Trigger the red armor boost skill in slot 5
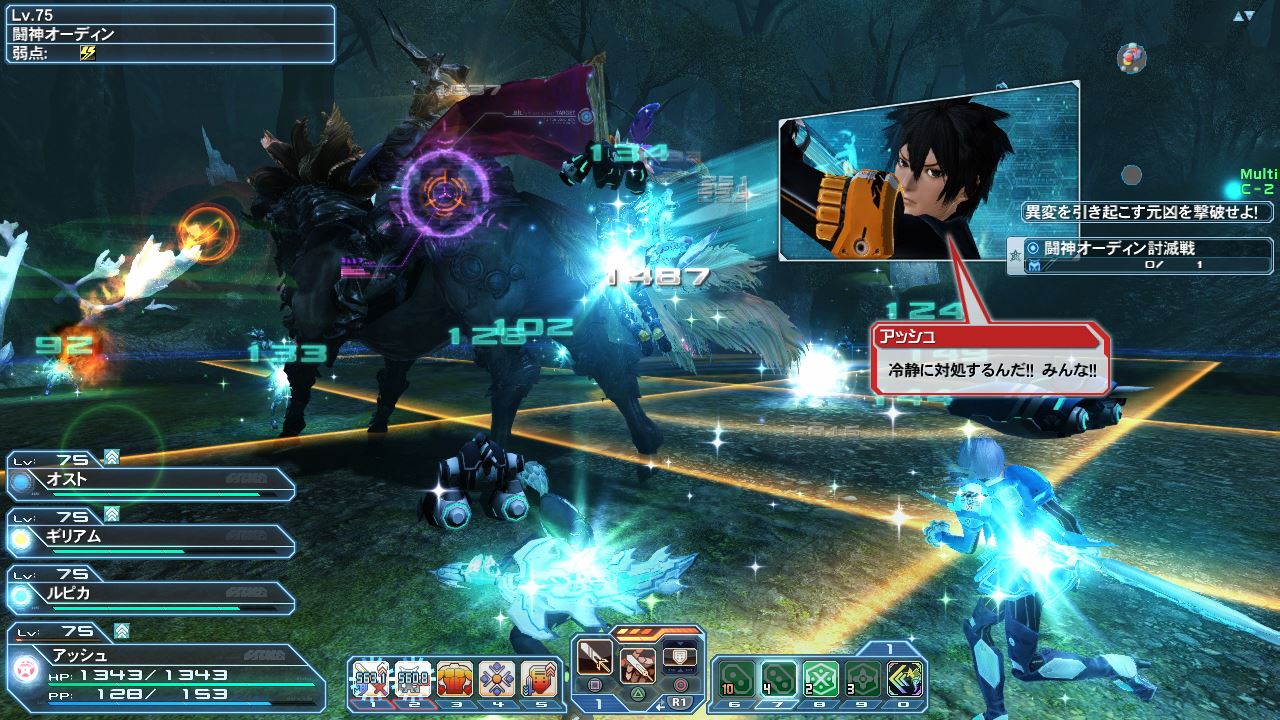 (x=539, y=678)
